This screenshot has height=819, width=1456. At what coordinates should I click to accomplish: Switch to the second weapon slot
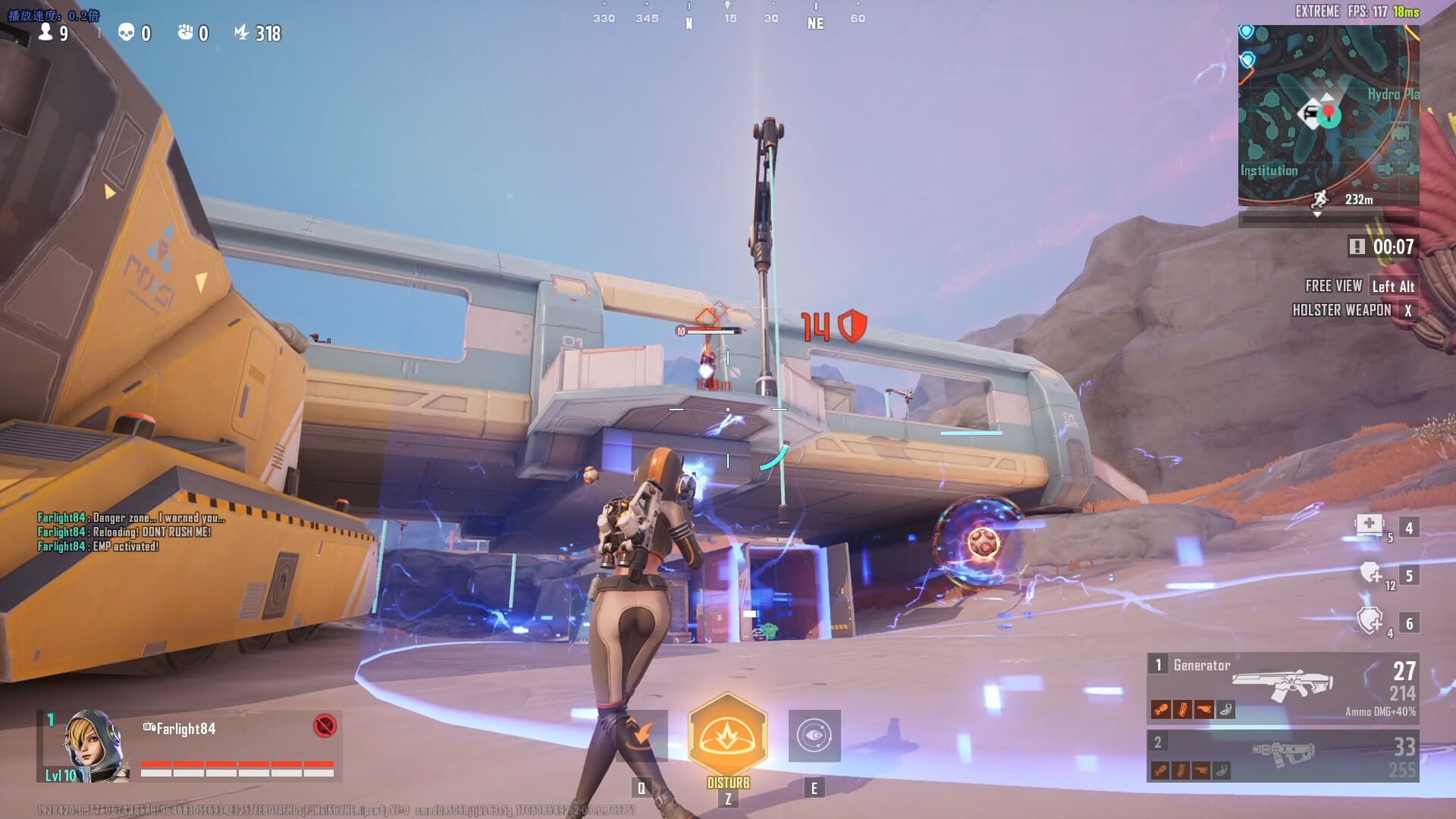(1282, 755)
